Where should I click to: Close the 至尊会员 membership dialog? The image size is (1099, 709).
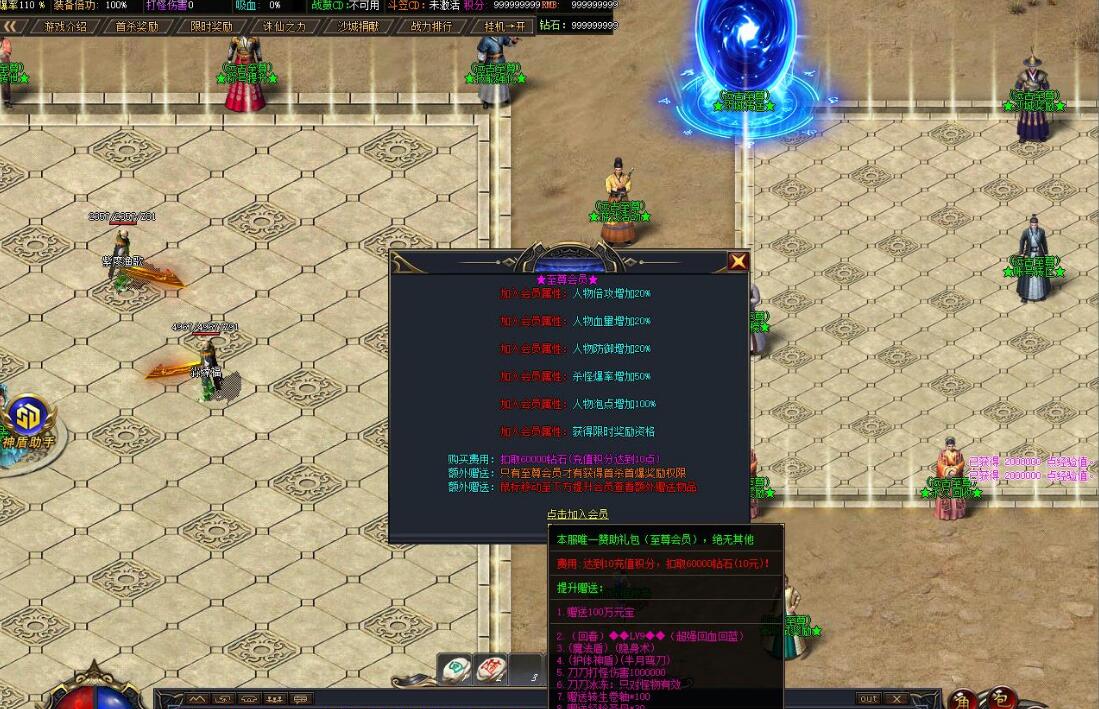738,262
